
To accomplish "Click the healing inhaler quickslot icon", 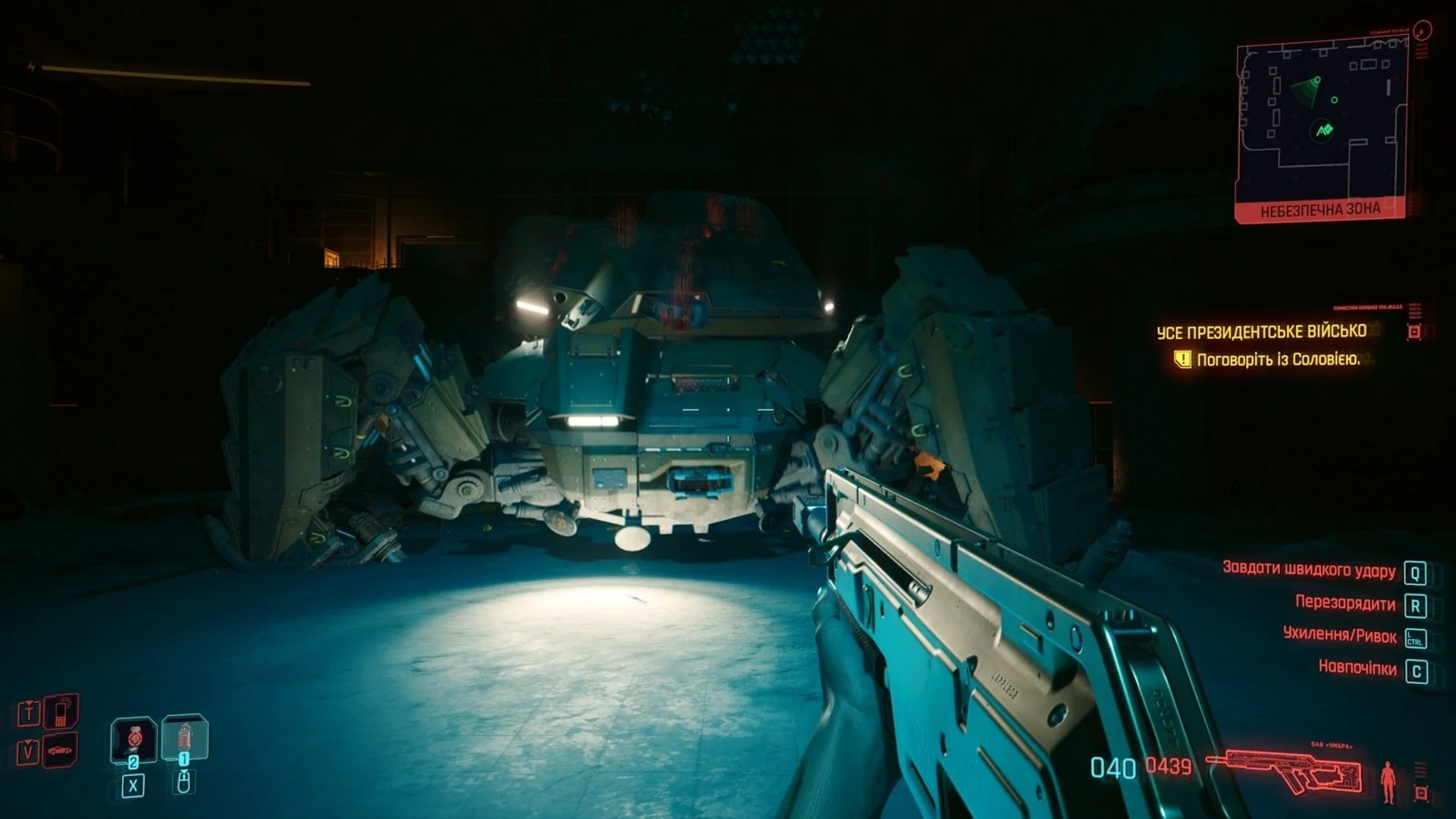I will coord(185,737).
